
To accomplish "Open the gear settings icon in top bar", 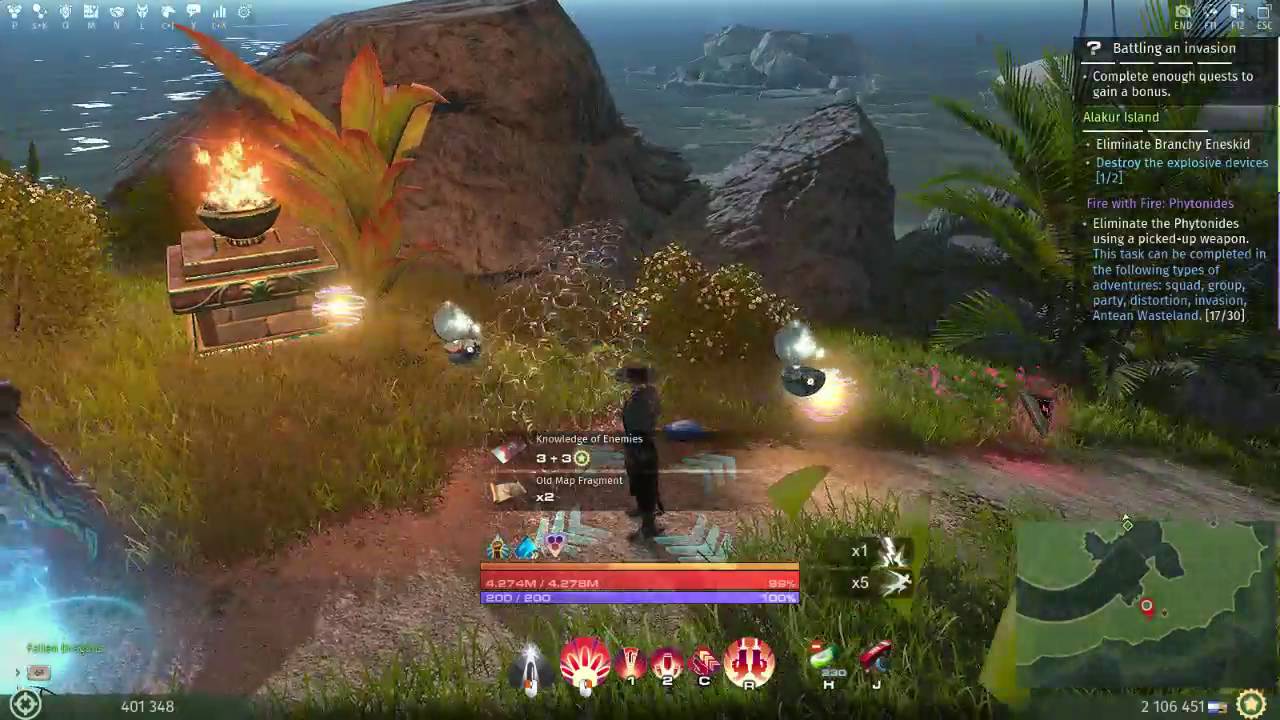I will (x=244, y=12).
